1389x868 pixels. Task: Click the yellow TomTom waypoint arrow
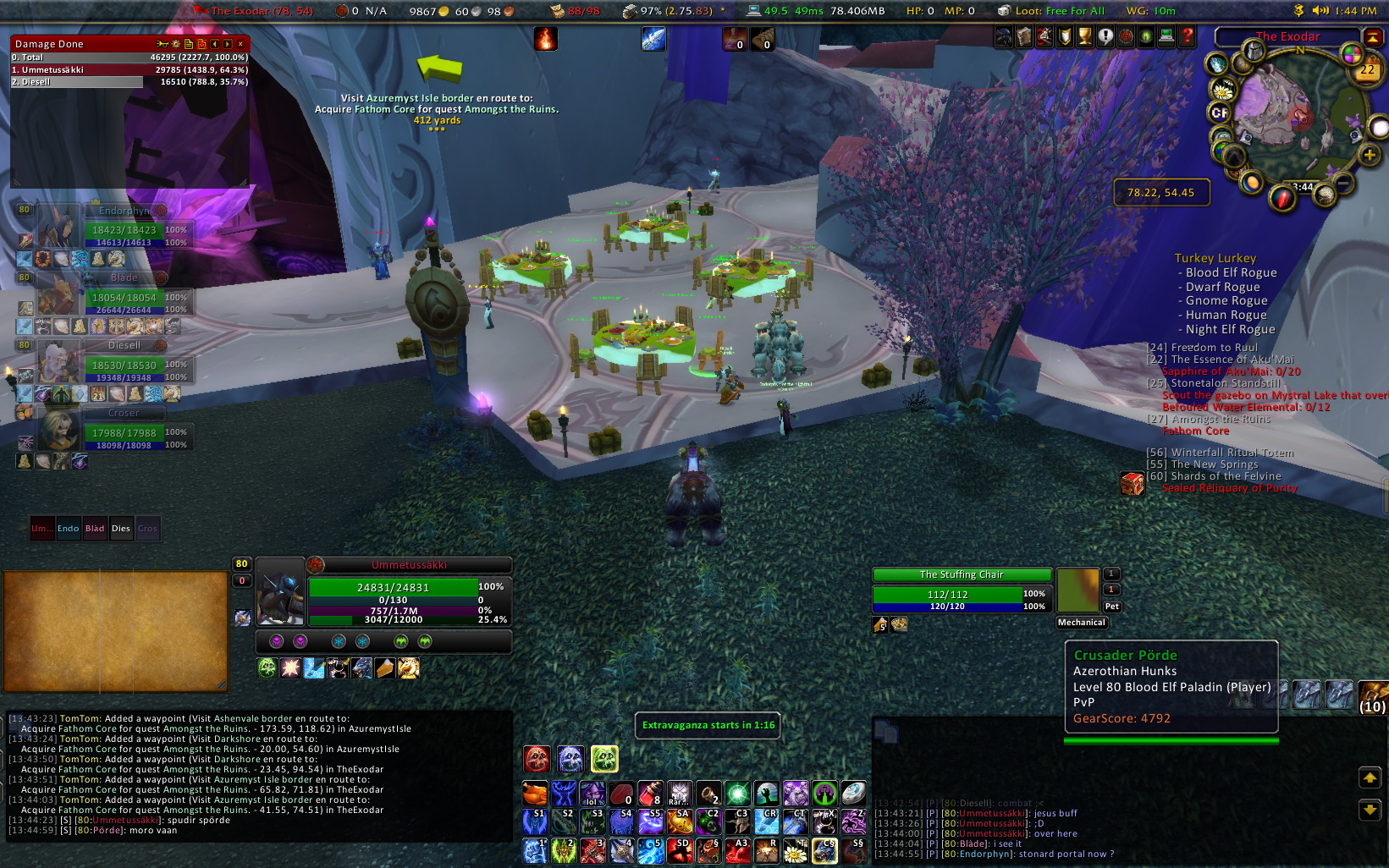(440, 68)
